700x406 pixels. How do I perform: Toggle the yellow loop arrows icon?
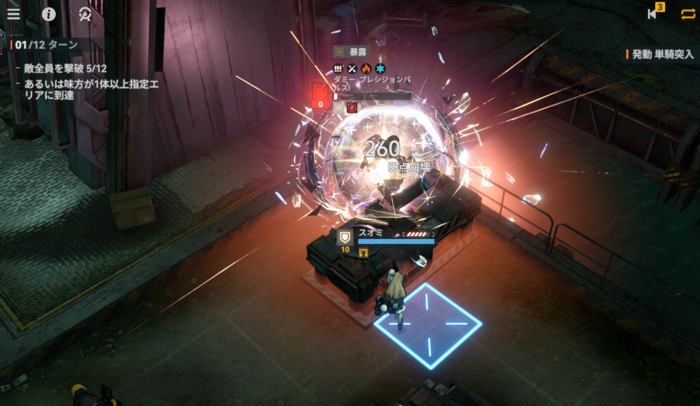[687, 13]
